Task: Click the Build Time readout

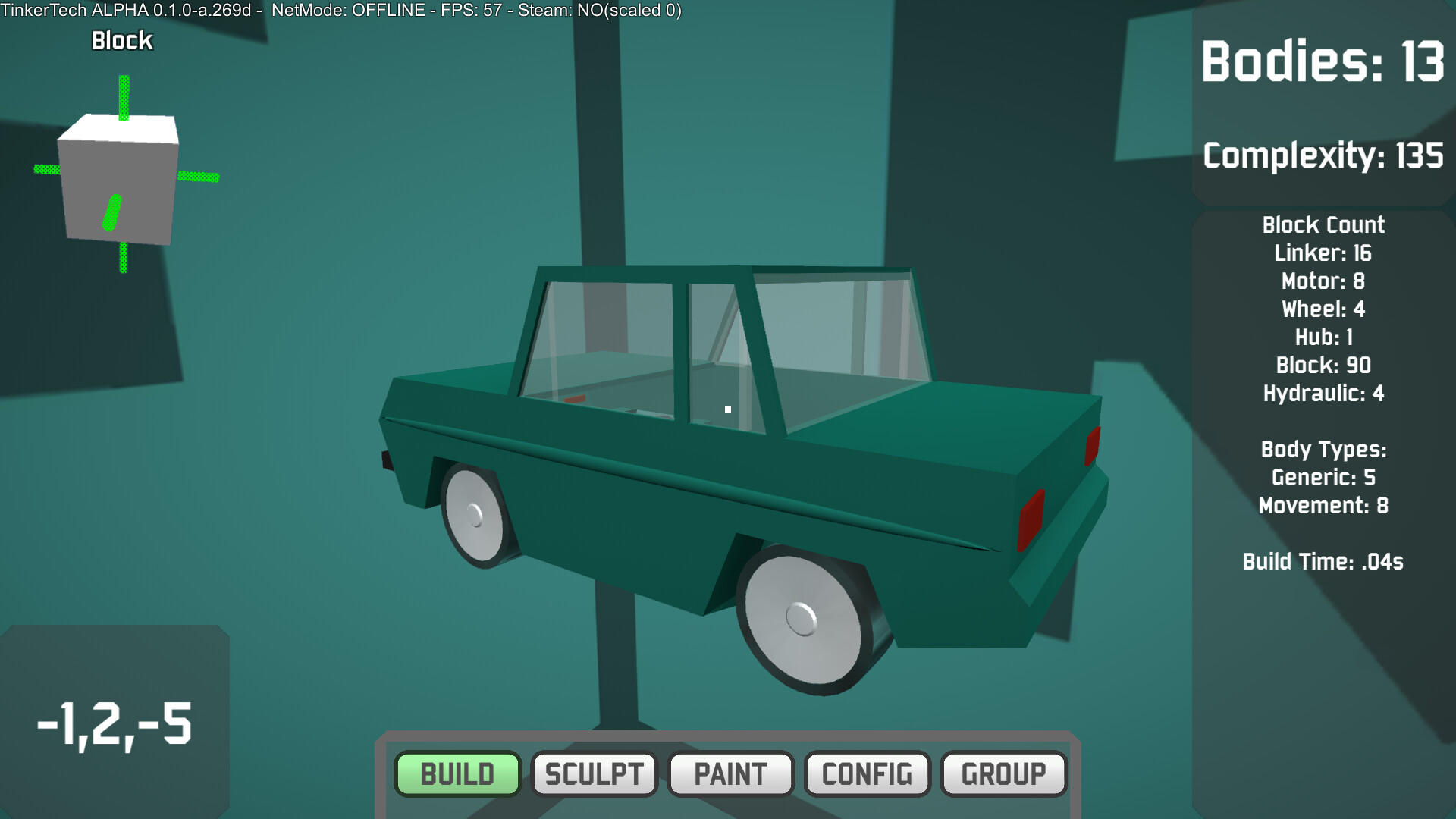Action: click(x=1323, y=561)
